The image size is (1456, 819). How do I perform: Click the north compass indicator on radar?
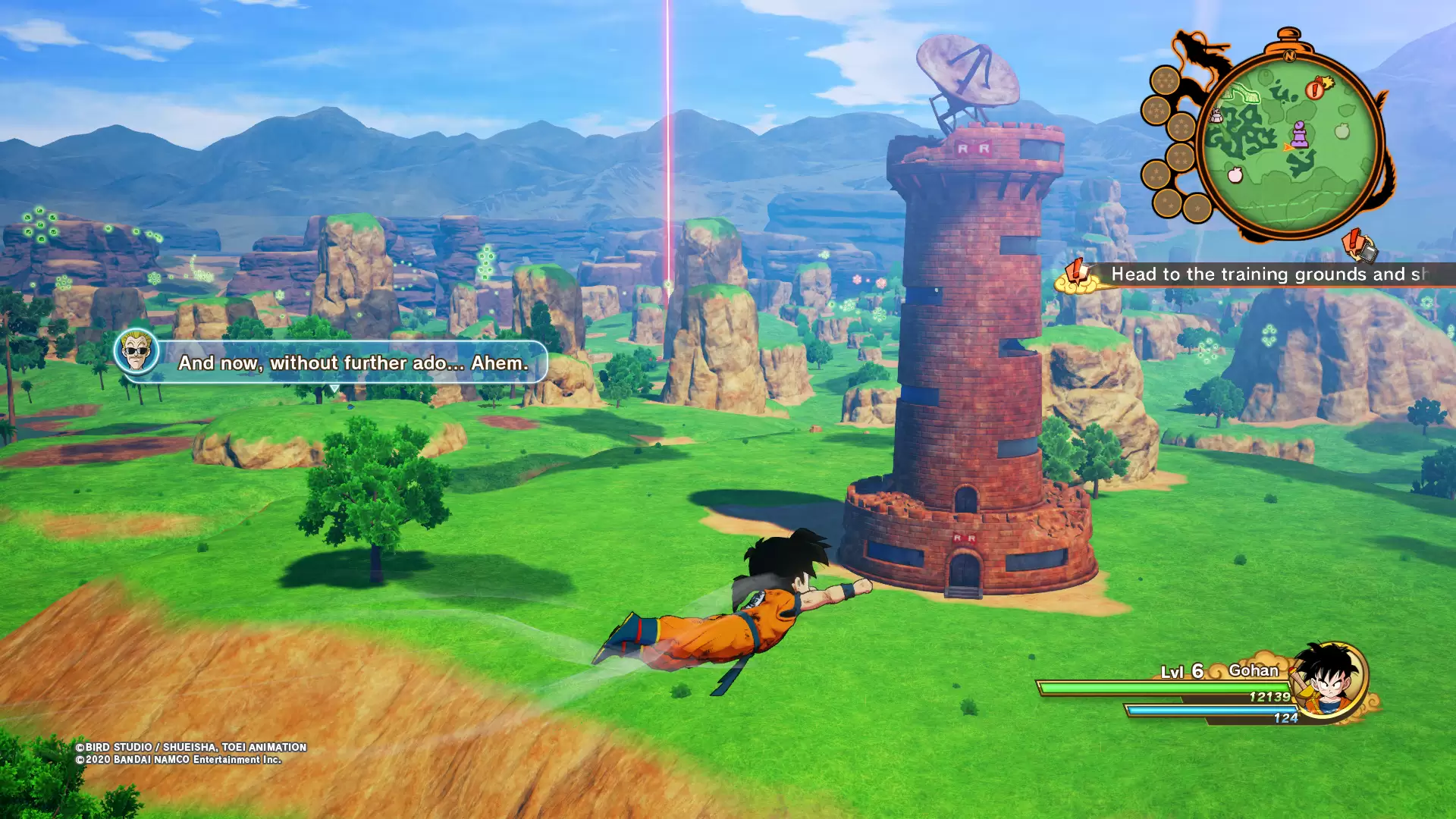click(1289, 55)
